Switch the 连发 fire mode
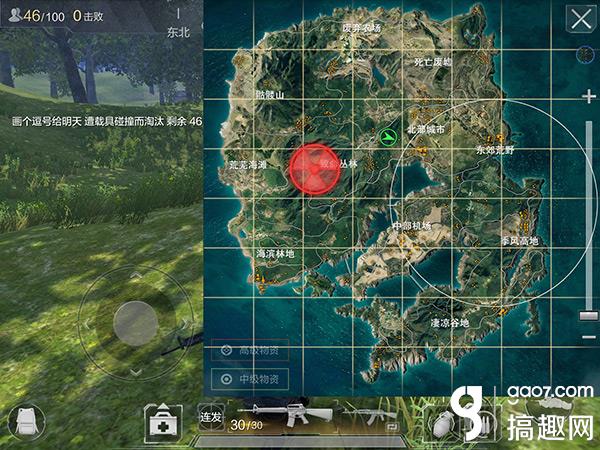The height and width of the screenshot is (450, 600). point(210,416)
